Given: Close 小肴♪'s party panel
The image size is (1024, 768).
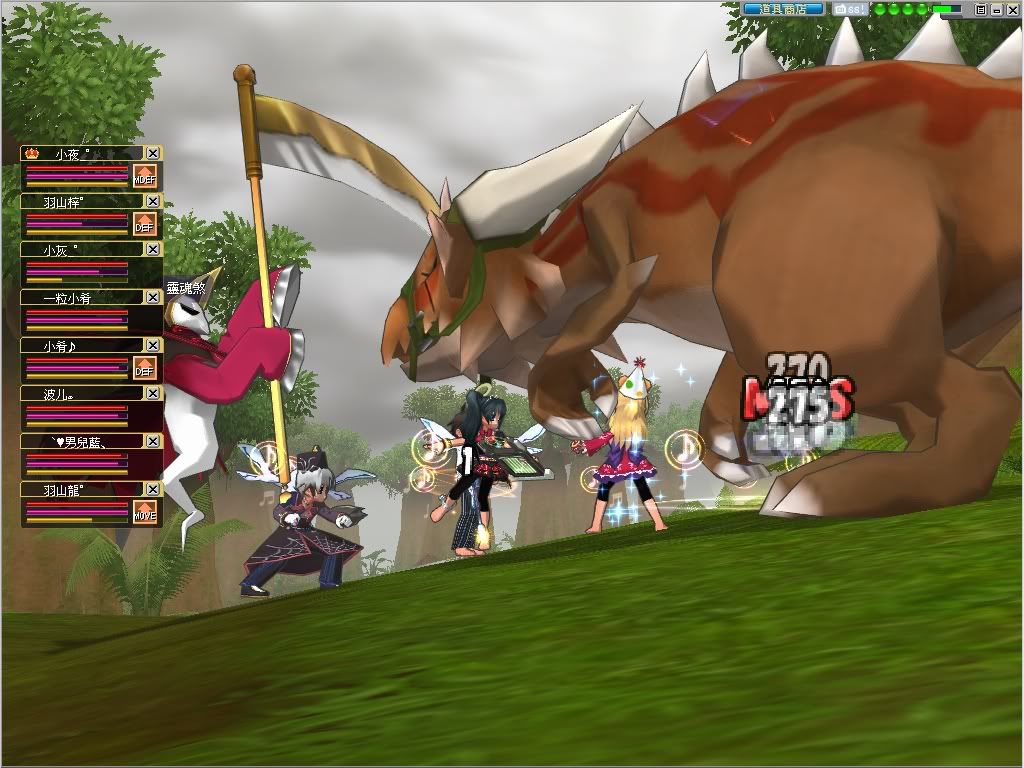Looking at the screenshot, I should [x=153, y=345].
